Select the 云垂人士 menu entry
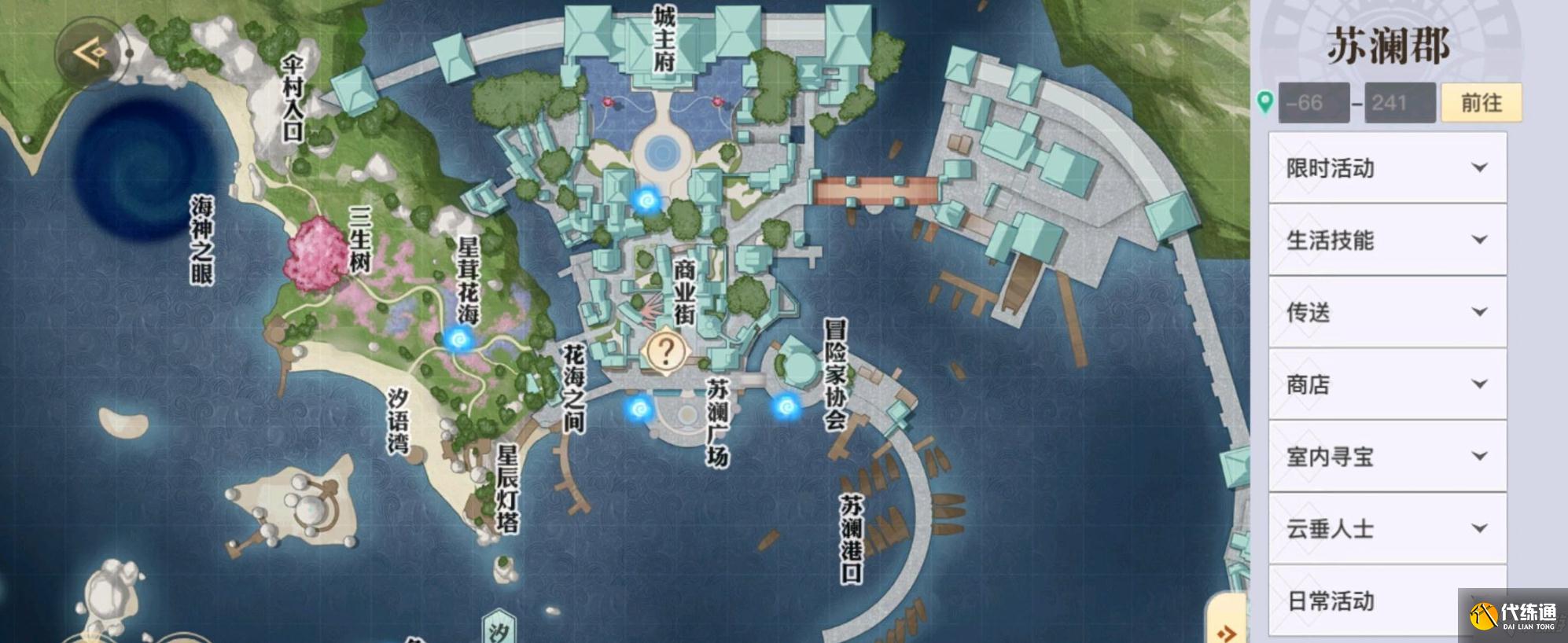This screenshot has width=1568, height=643. 1386,529
